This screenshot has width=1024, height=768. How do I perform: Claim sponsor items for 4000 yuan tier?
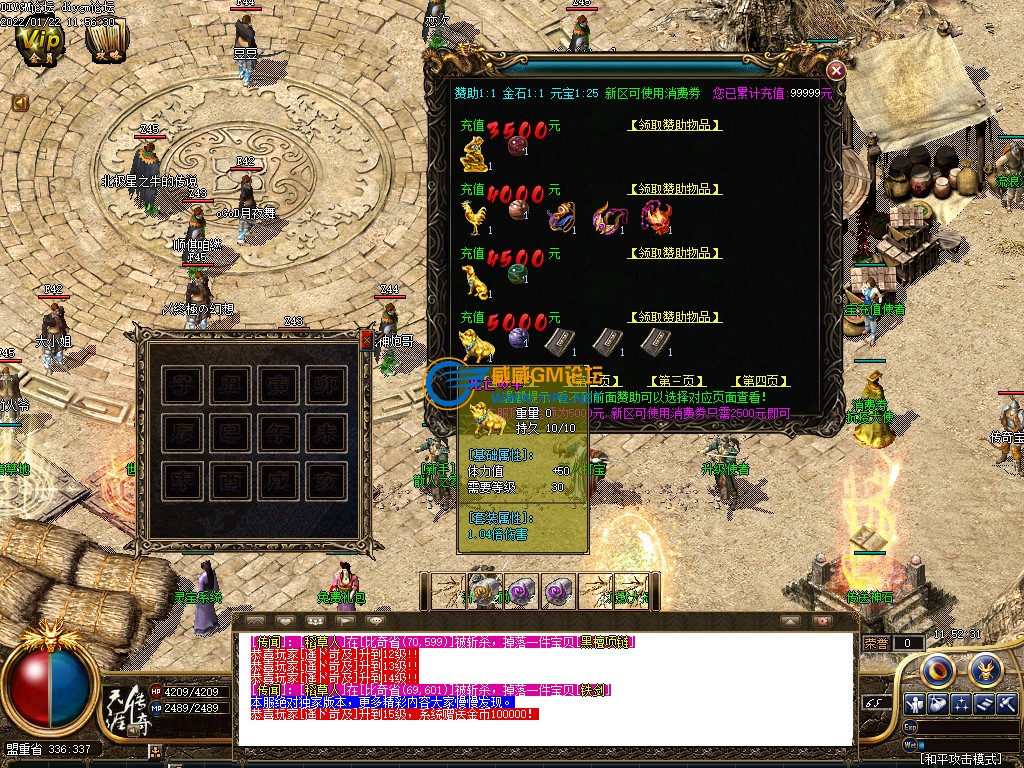click(675, 189)
